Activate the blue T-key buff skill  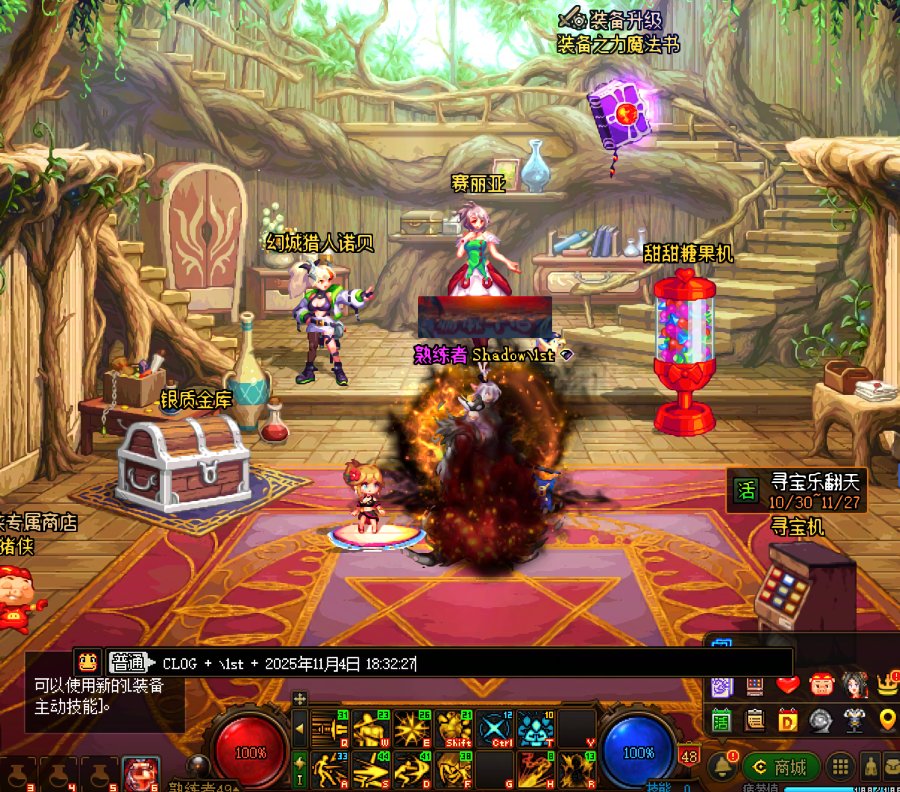[x=535, y=729]
